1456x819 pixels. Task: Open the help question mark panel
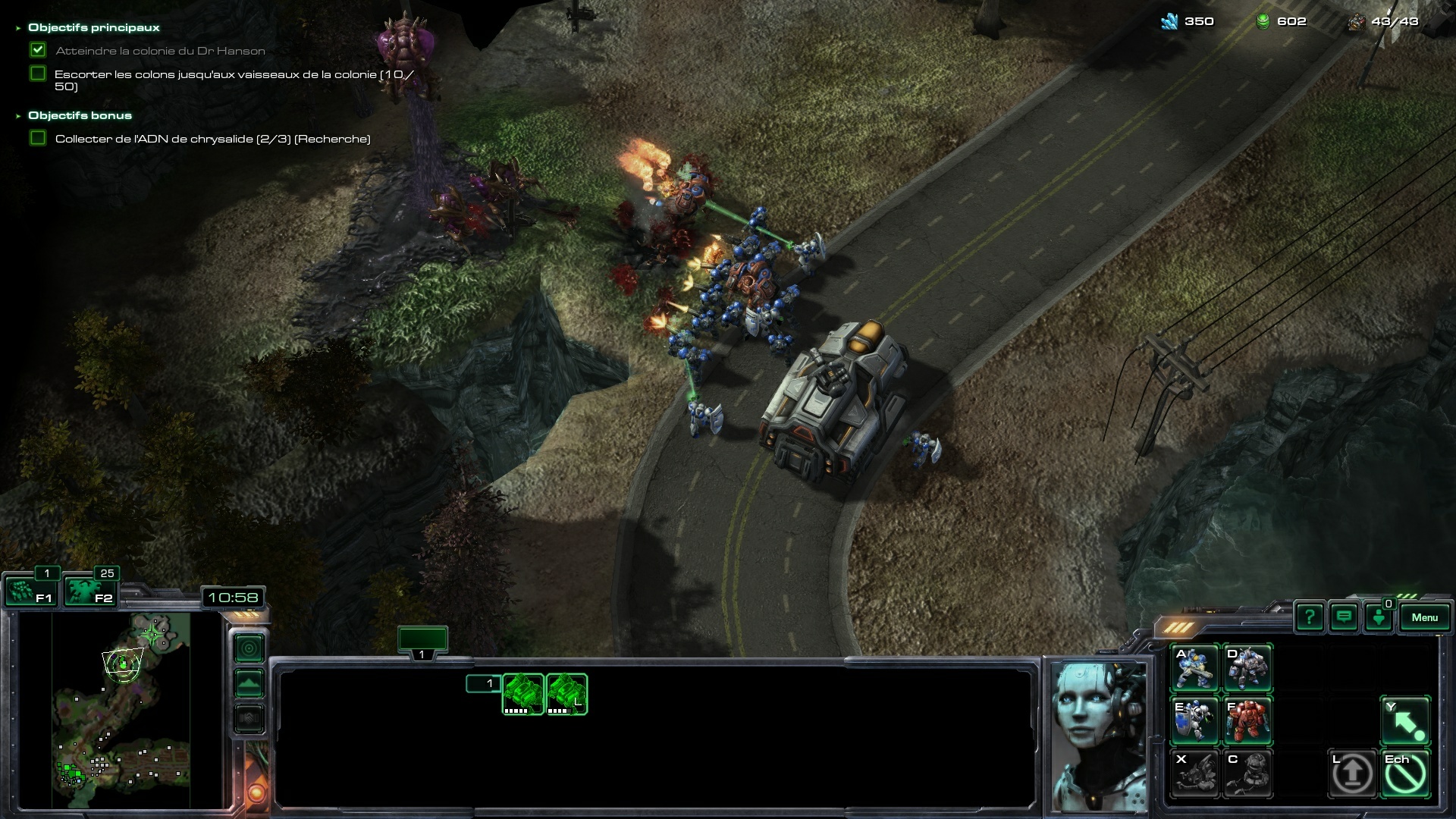coord(1310,617)
